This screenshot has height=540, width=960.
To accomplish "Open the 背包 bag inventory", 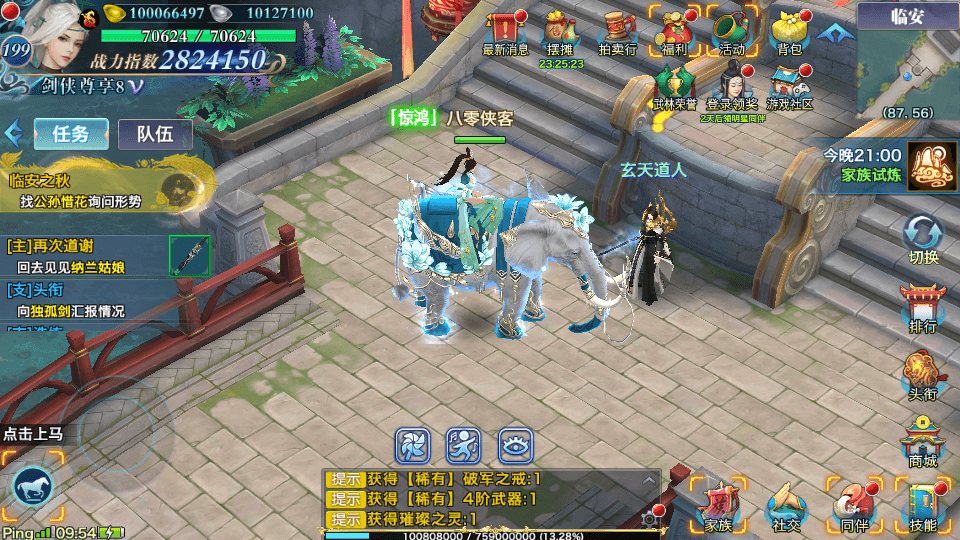I will [790, 32].
